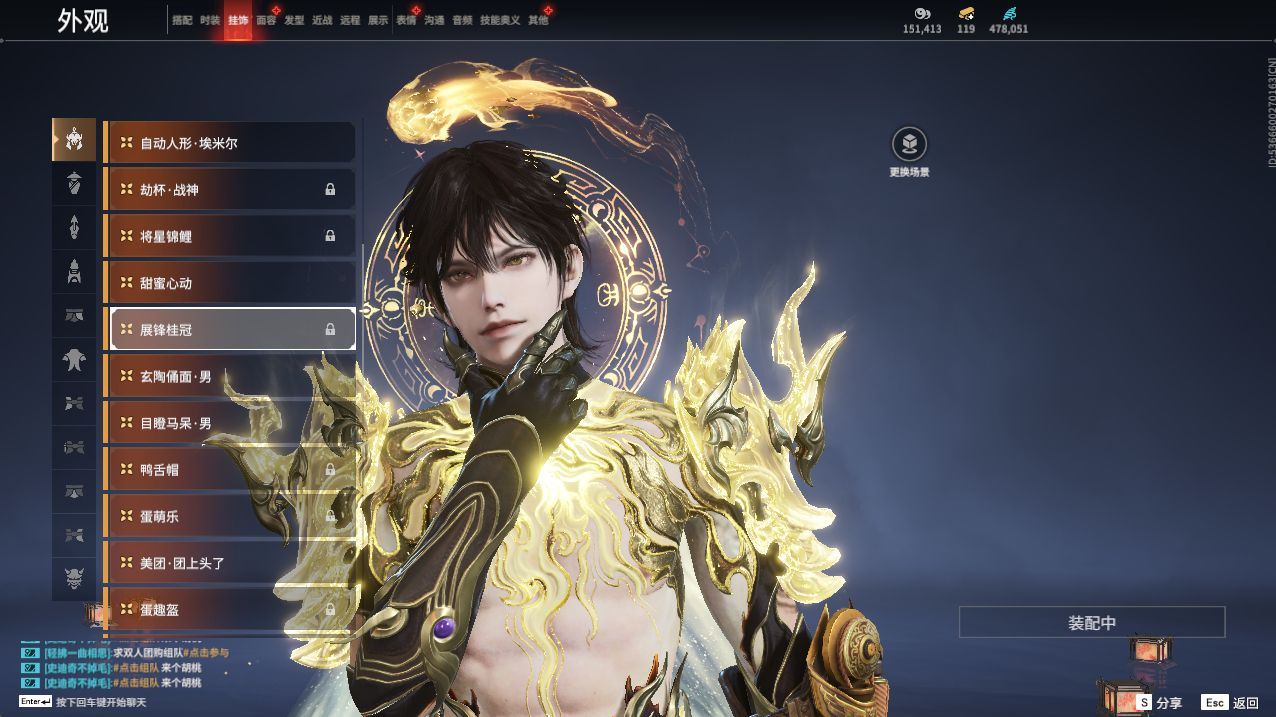Click the 更换场景 scene change icon

tap(909, 146)
